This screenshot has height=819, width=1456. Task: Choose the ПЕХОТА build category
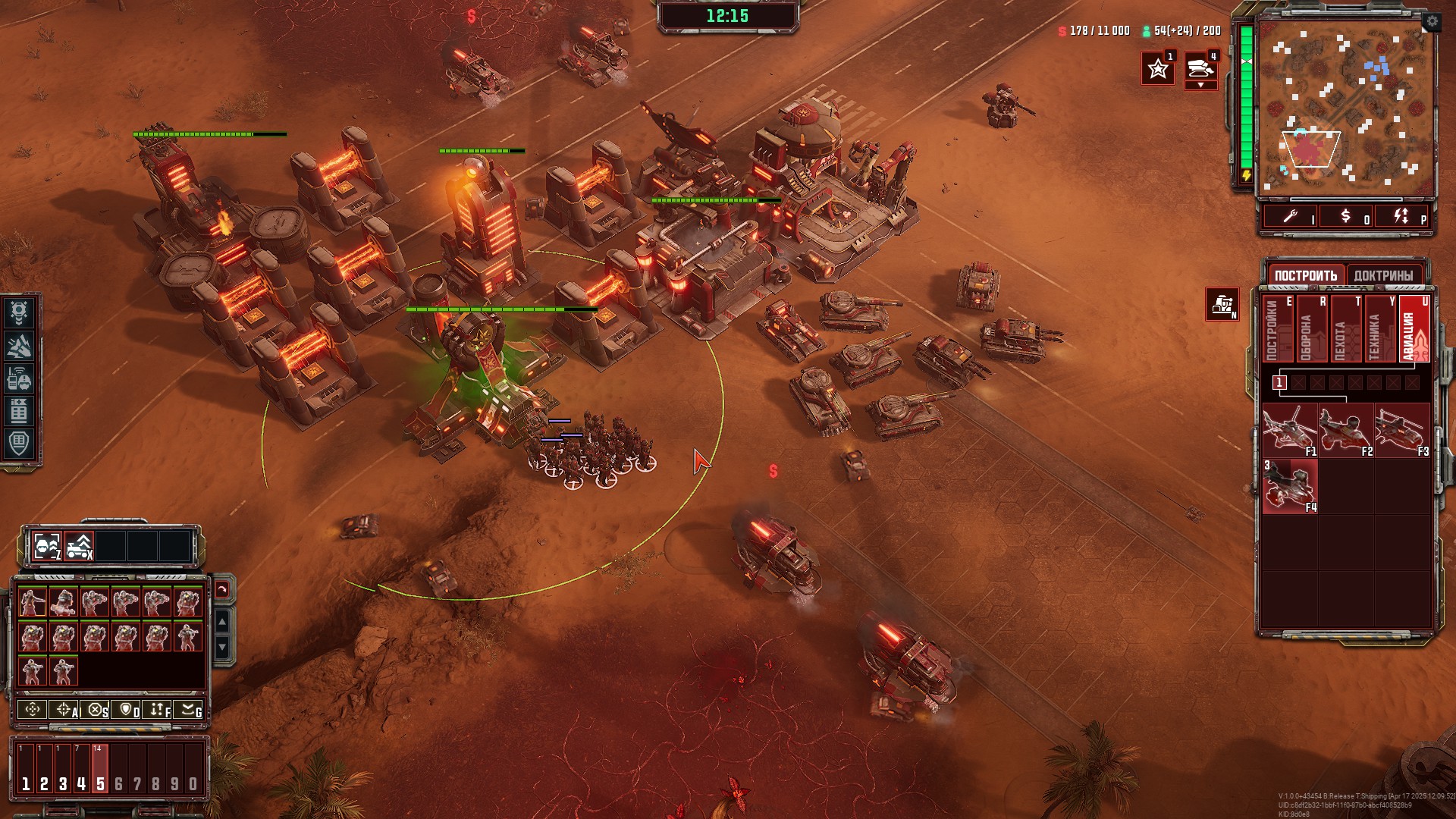pyautogui.click(x=1344, y=329)
